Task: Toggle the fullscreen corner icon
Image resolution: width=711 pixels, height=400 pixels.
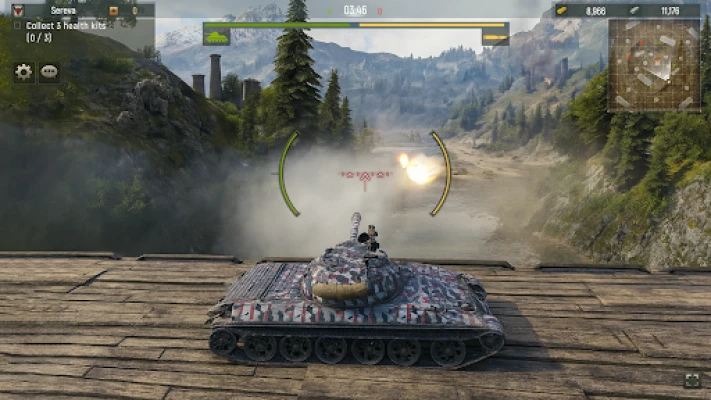Action: 692,380
